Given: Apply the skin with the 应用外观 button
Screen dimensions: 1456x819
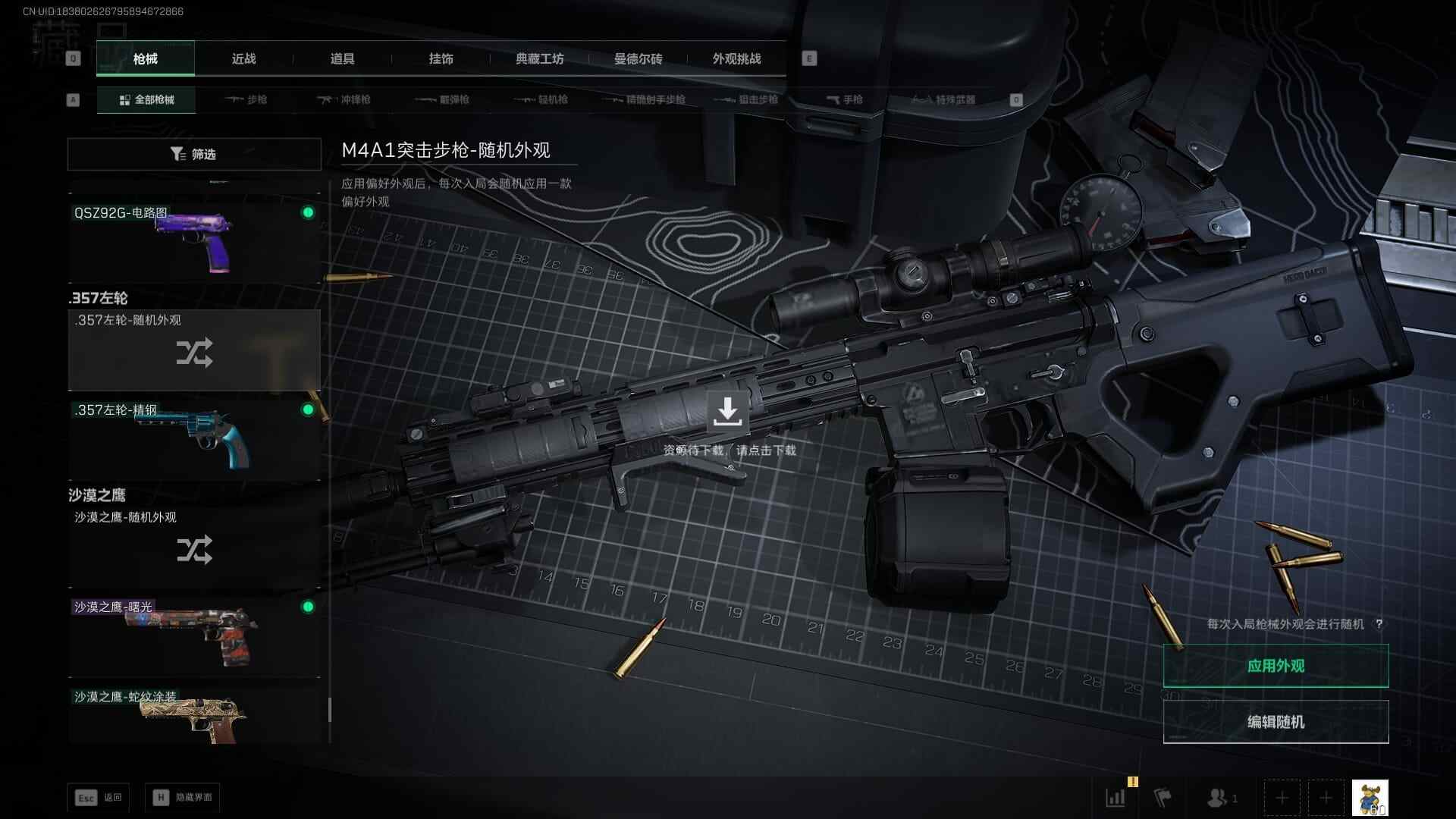Looking at the screenshot, I should (1276, 666).
